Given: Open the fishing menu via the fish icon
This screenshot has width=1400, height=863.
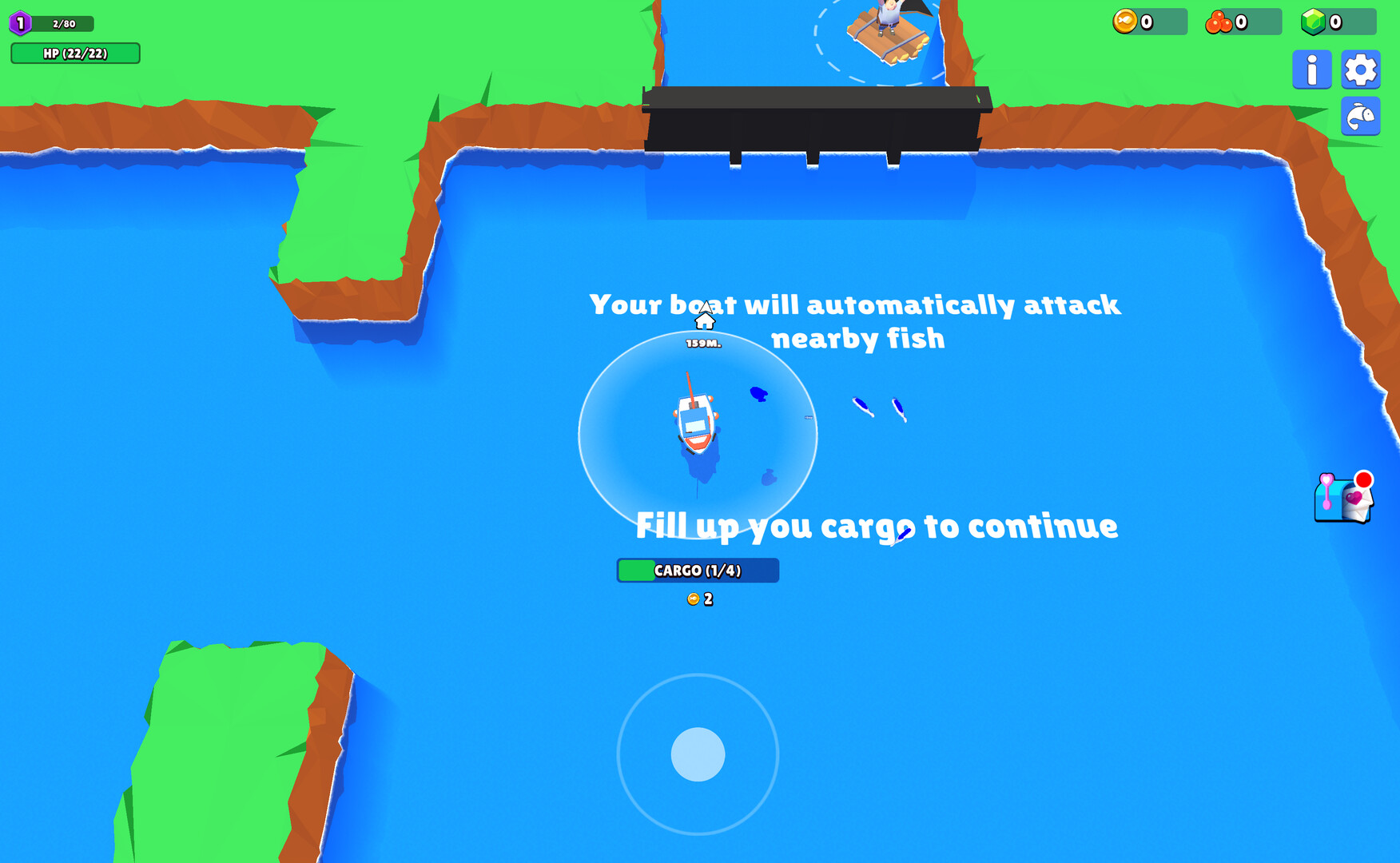Looking at the screenshot, I should tap(1360, 116).
